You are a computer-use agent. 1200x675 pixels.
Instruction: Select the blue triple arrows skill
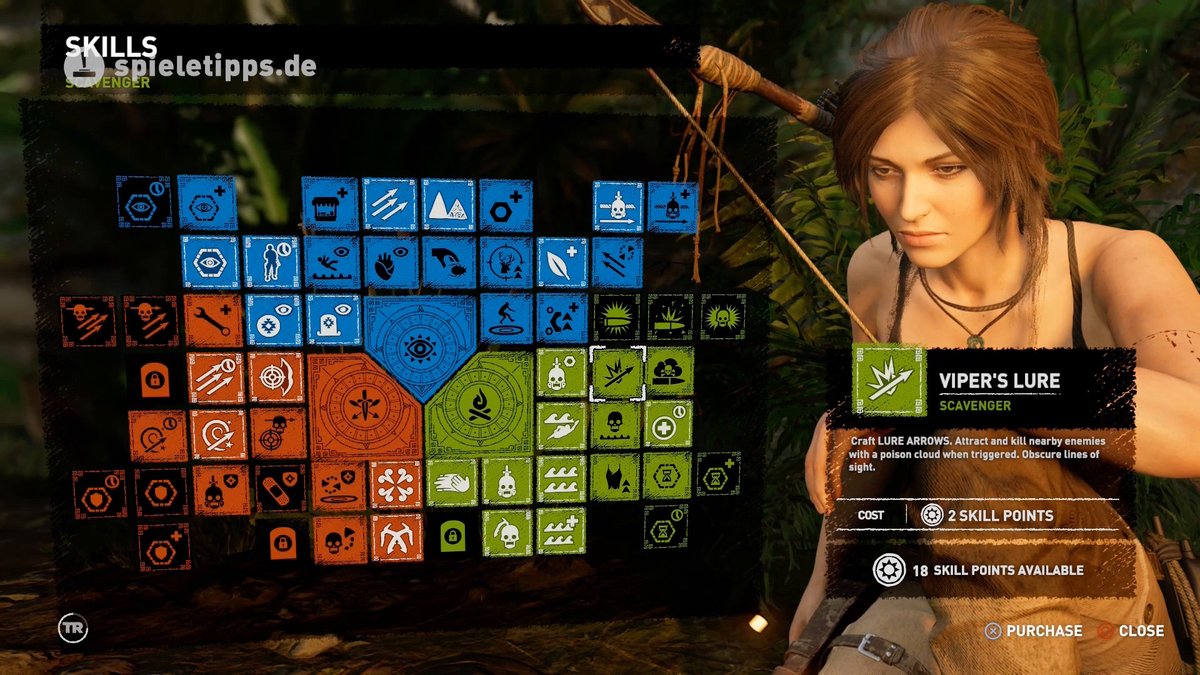coord(389,204)
